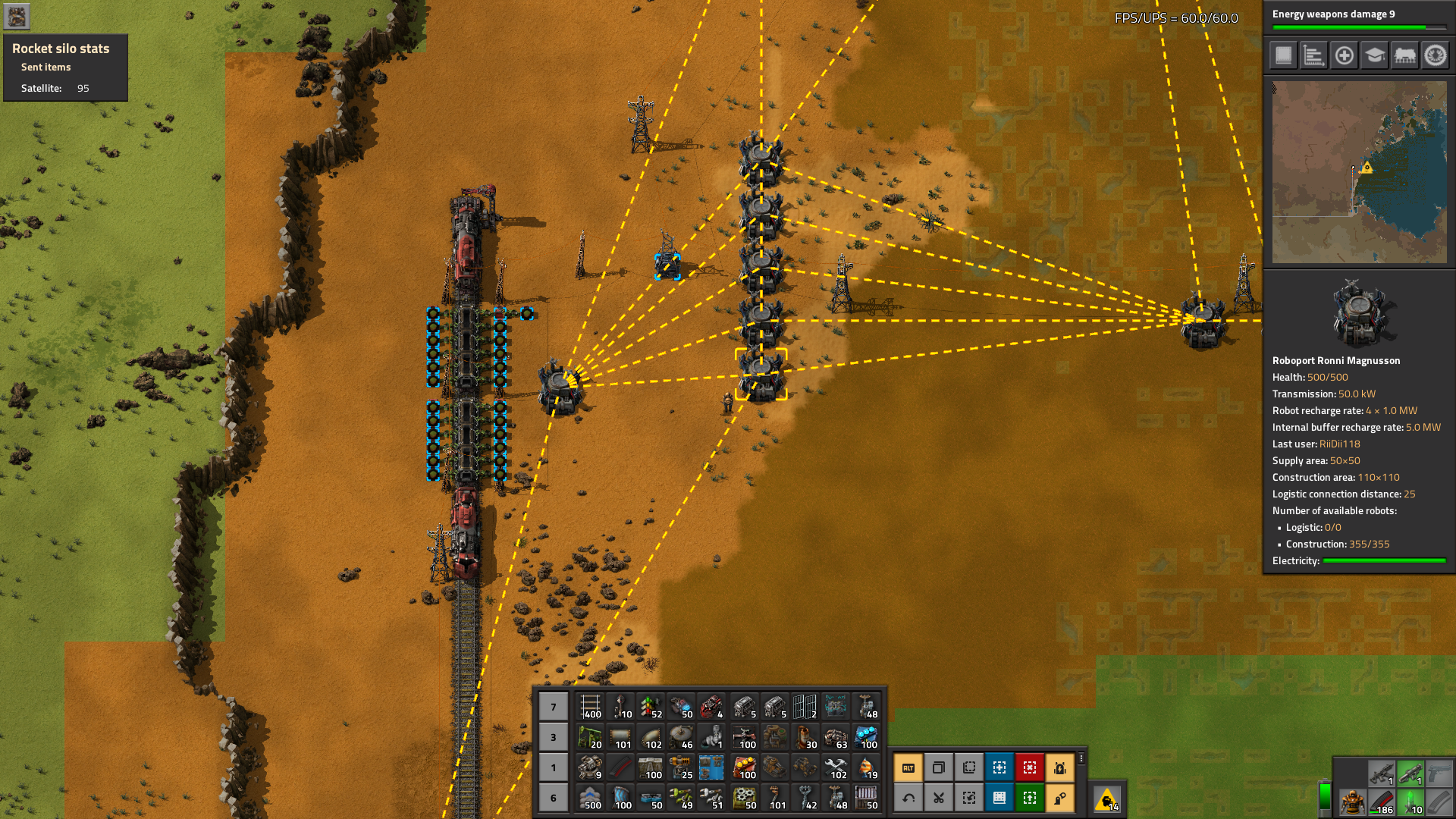The image size is (1456, 819).
Task: Open the bonuses plus-circle button
Action: coord(1344,55)
